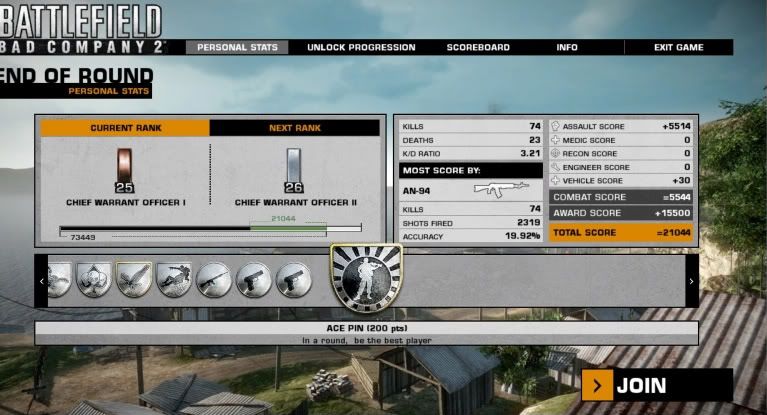Show the Scoreboard tab
The image size is (767, 415).
pos(478,47)
